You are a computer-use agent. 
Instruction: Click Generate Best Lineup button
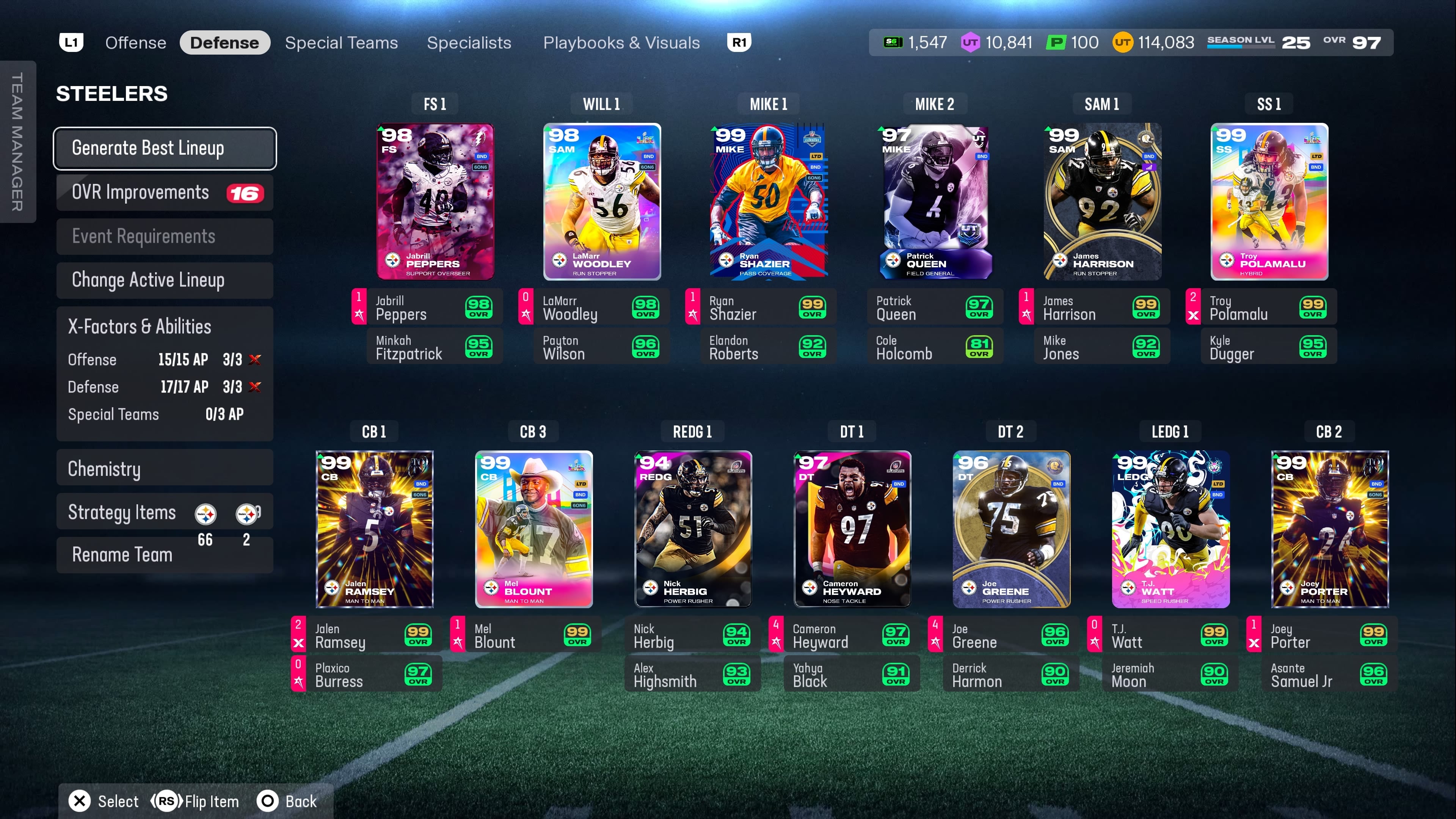pyautogui.click(x=165, y=148)
